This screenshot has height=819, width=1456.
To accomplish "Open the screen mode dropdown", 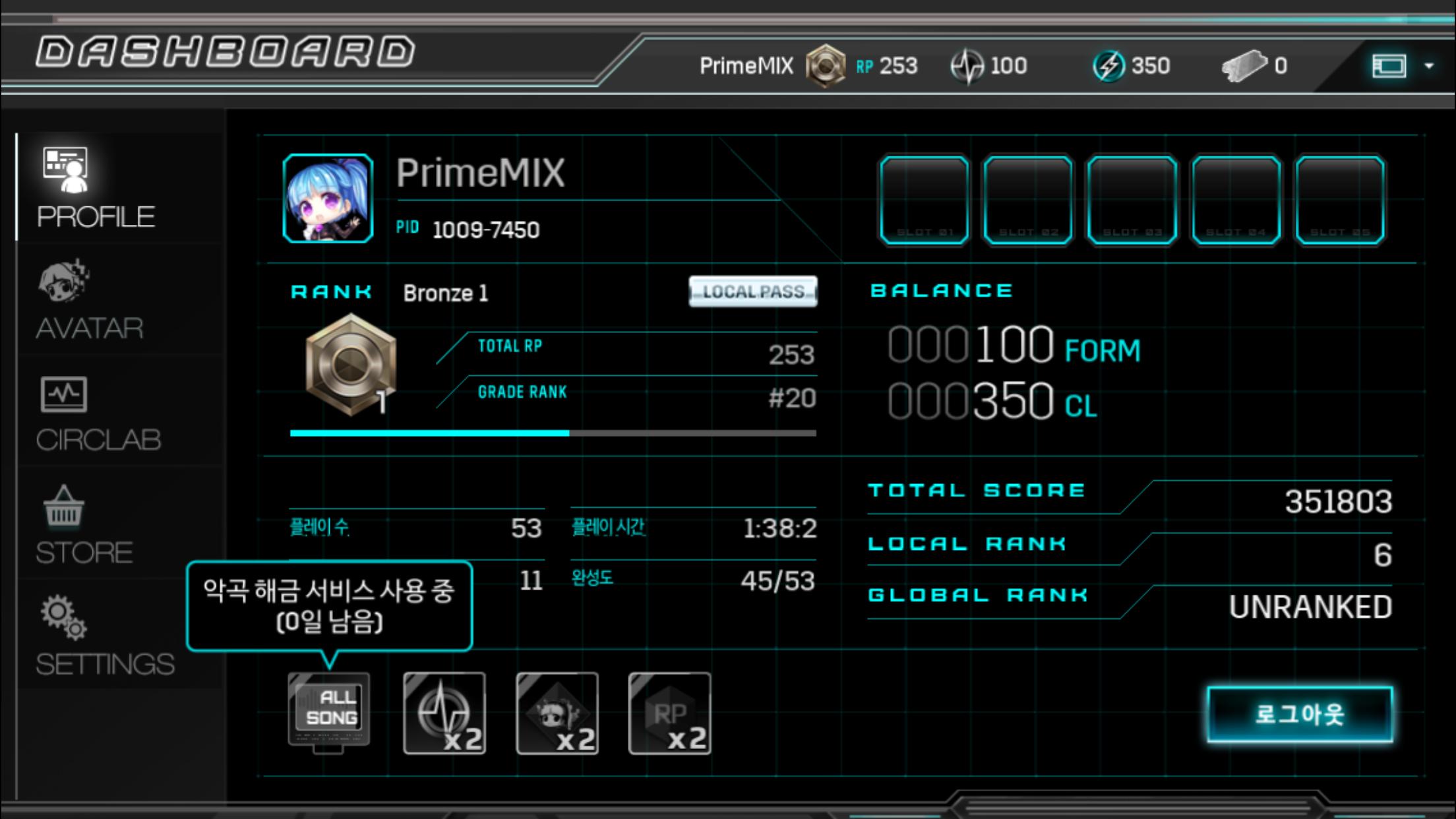I will 1401,66.
